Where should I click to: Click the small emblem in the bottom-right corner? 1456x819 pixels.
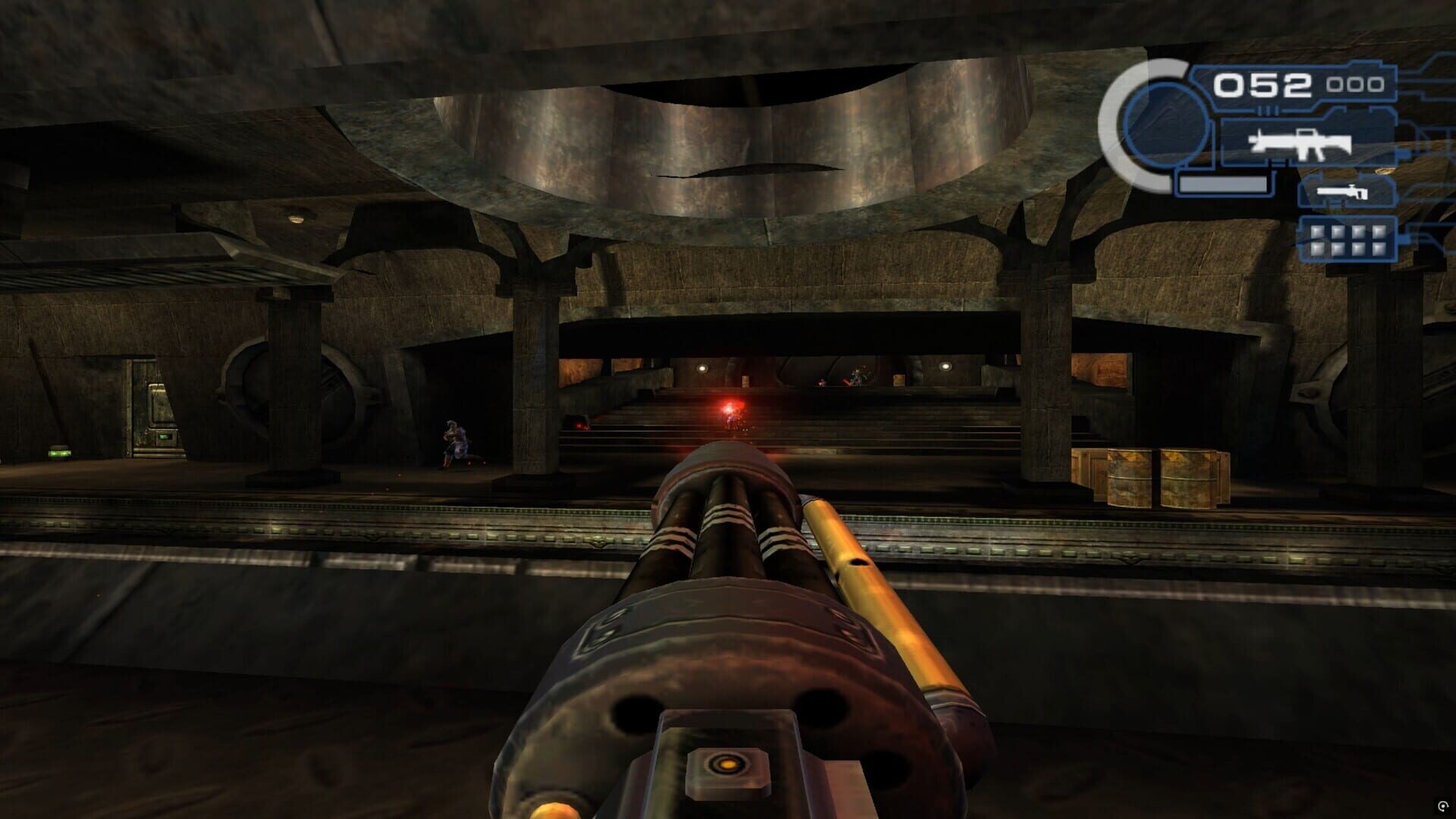1443,806
